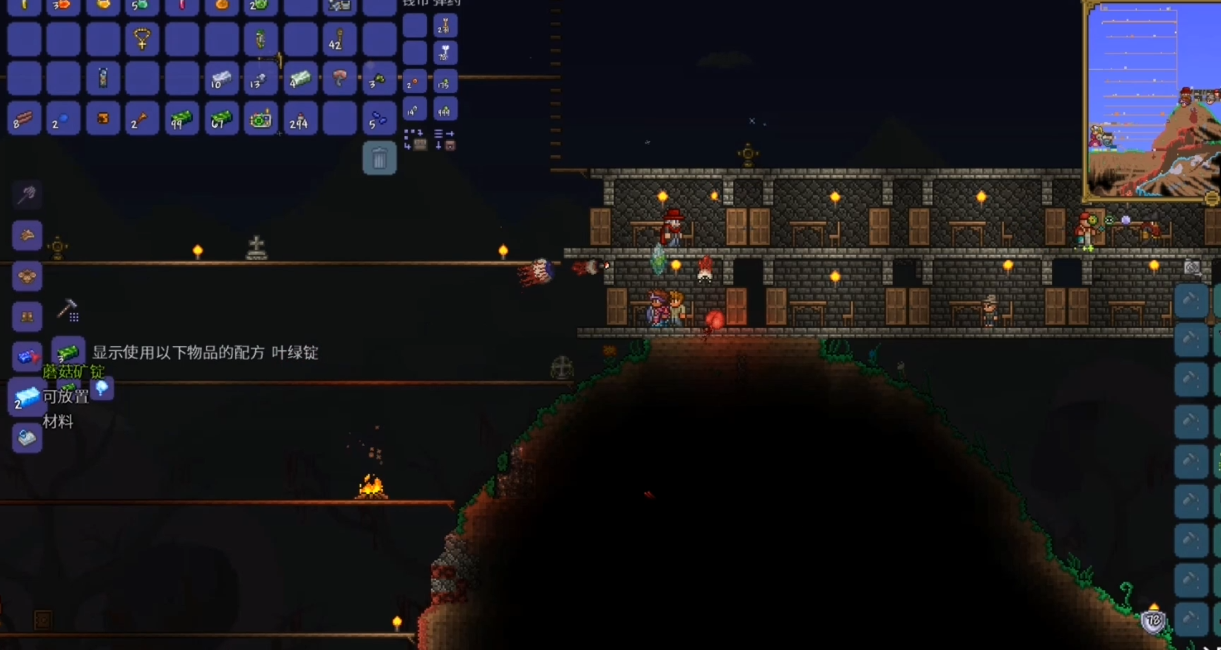Image resolution: width=1221 pixels, height=650 pixels.
Task: Select the stack of 67 chlorophyte bars
Action: coord(221,119)
